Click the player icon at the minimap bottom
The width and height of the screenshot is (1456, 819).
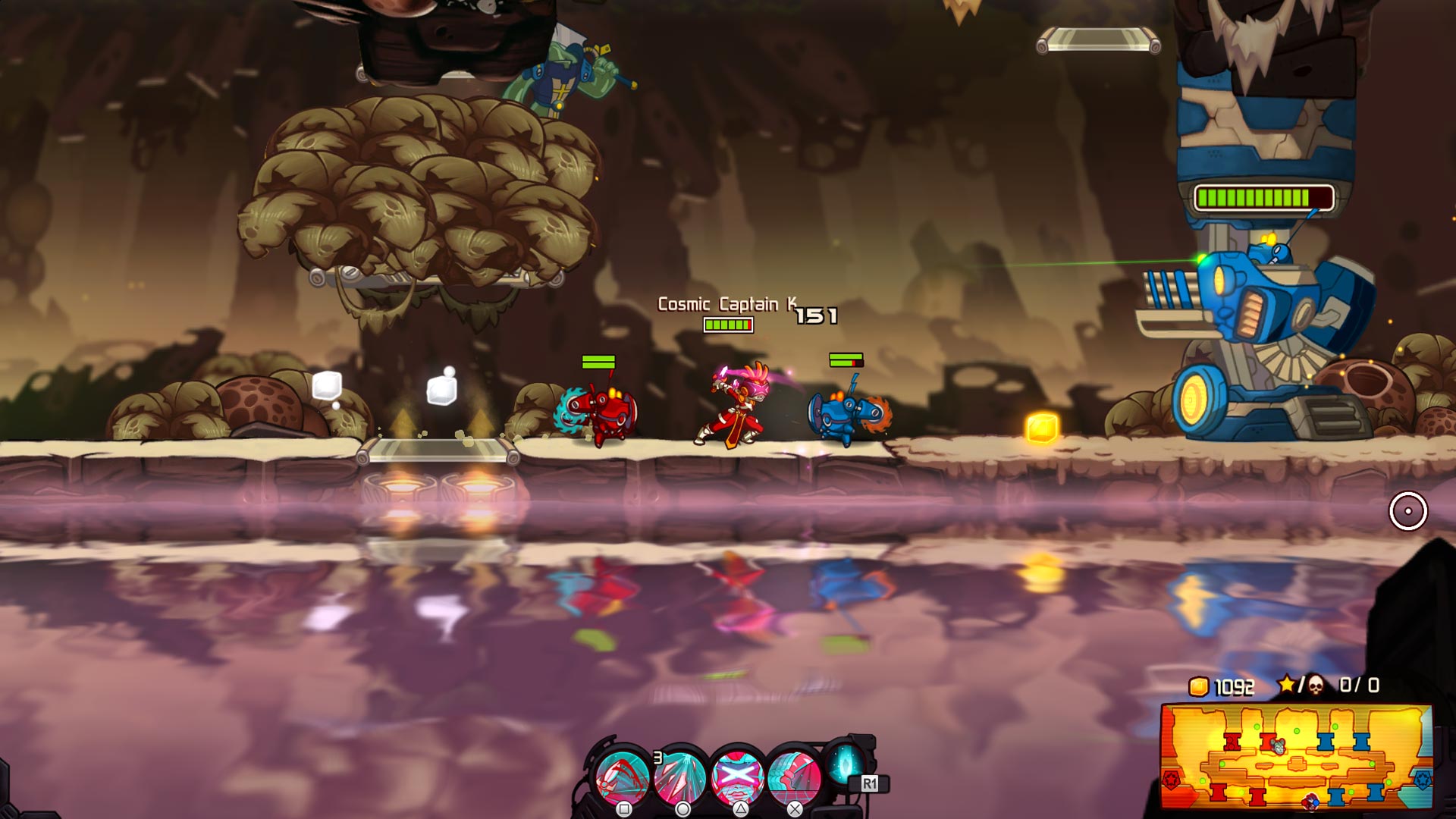(x=1310, y=802)
